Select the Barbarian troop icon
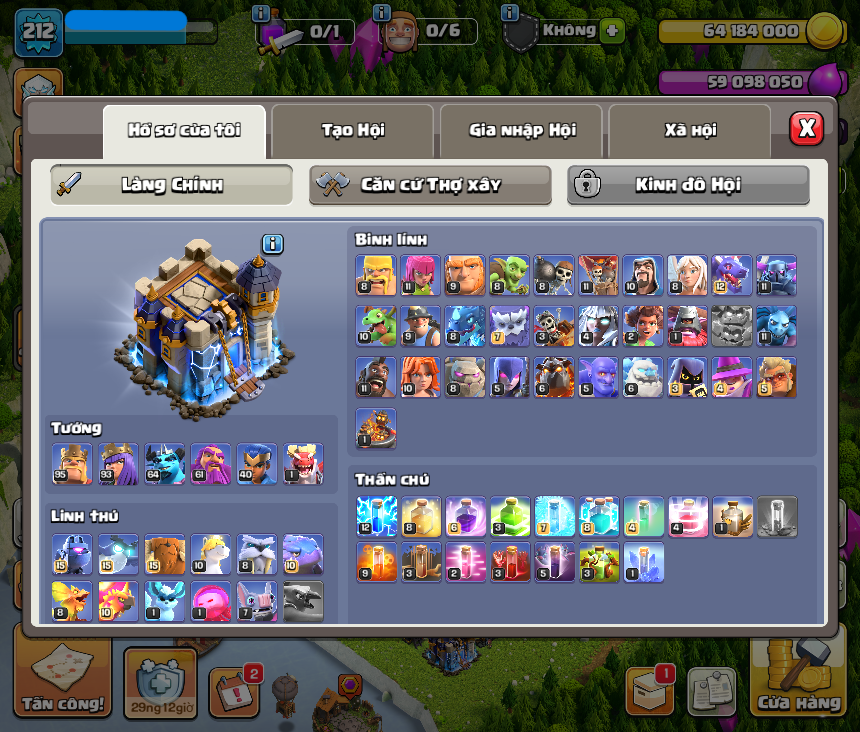Viewport: 860px width, 732px height. point(376,275)
